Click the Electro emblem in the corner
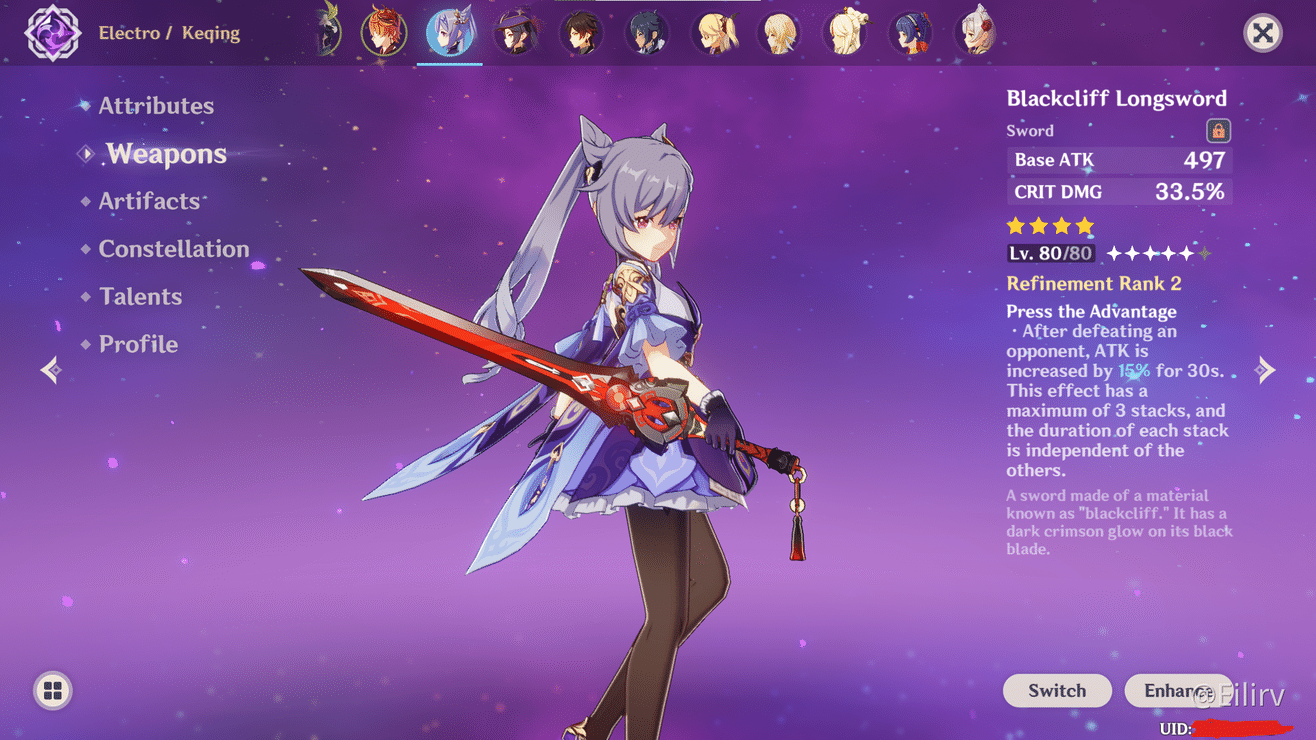The width and height of the screenshot is (1316, 740). (52, 33)
